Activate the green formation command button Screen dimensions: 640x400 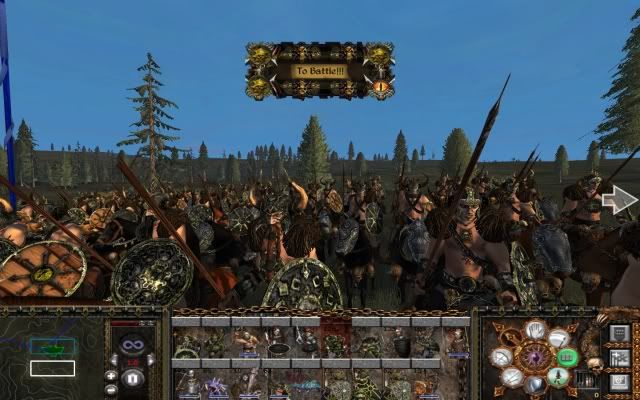567,356
